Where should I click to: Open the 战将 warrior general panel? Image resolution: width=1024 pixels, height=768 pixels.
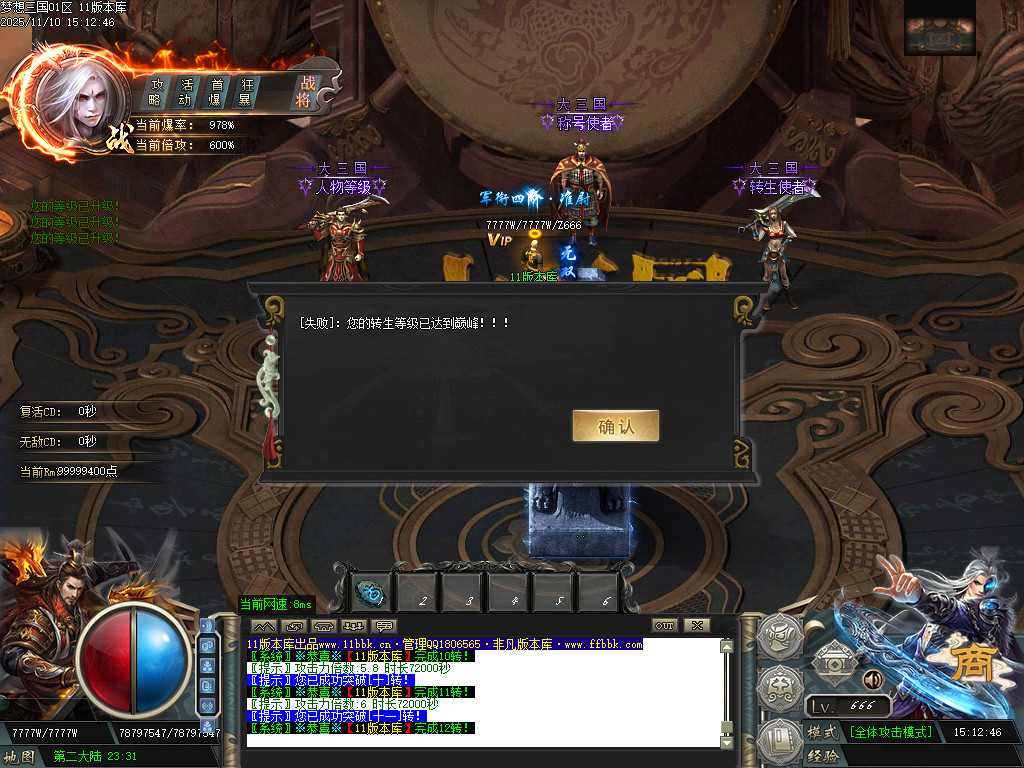click(x=305, y=92)
